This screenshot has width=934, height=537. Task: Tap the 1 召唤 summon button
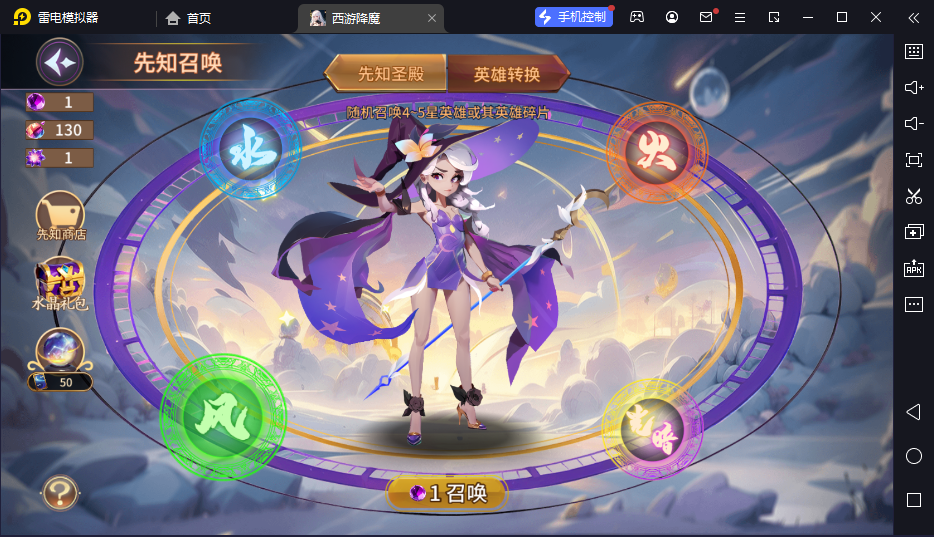447,492
